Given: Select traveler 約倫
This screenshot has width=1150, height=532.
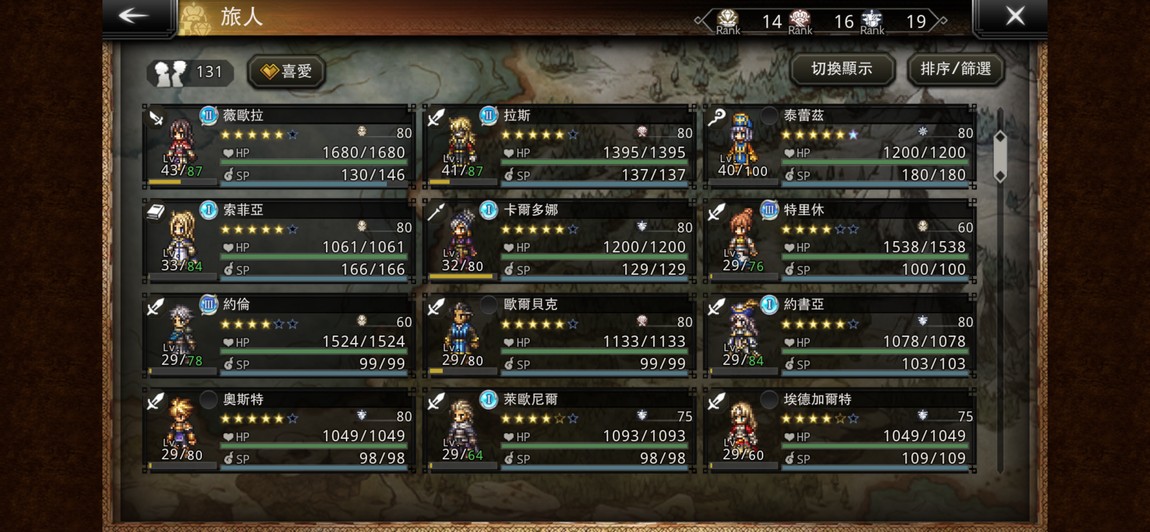Looking at the screenshot, I should (279, 334).
